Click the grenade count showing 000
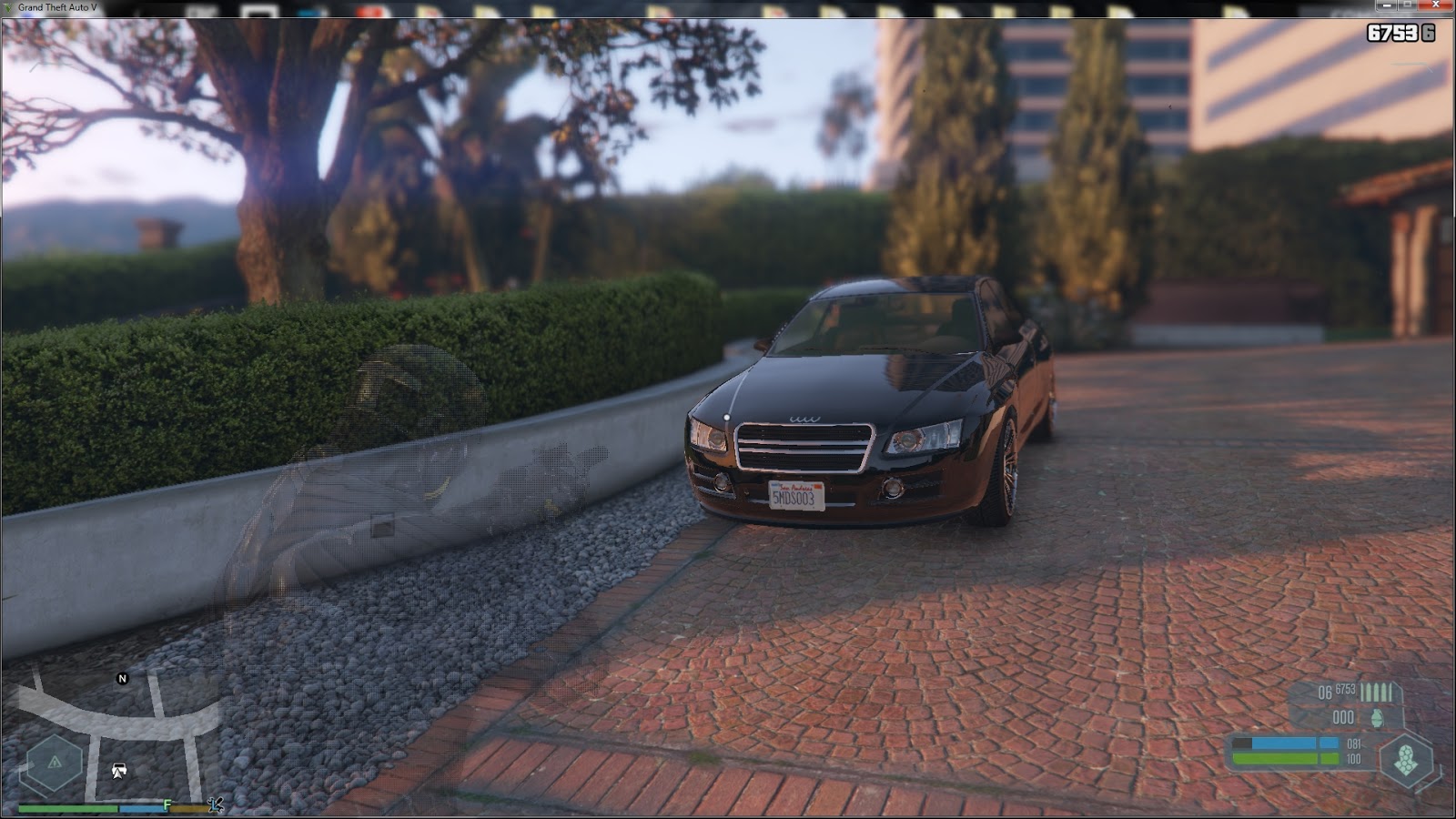 pyautogui.click(x=1343, y=716)
